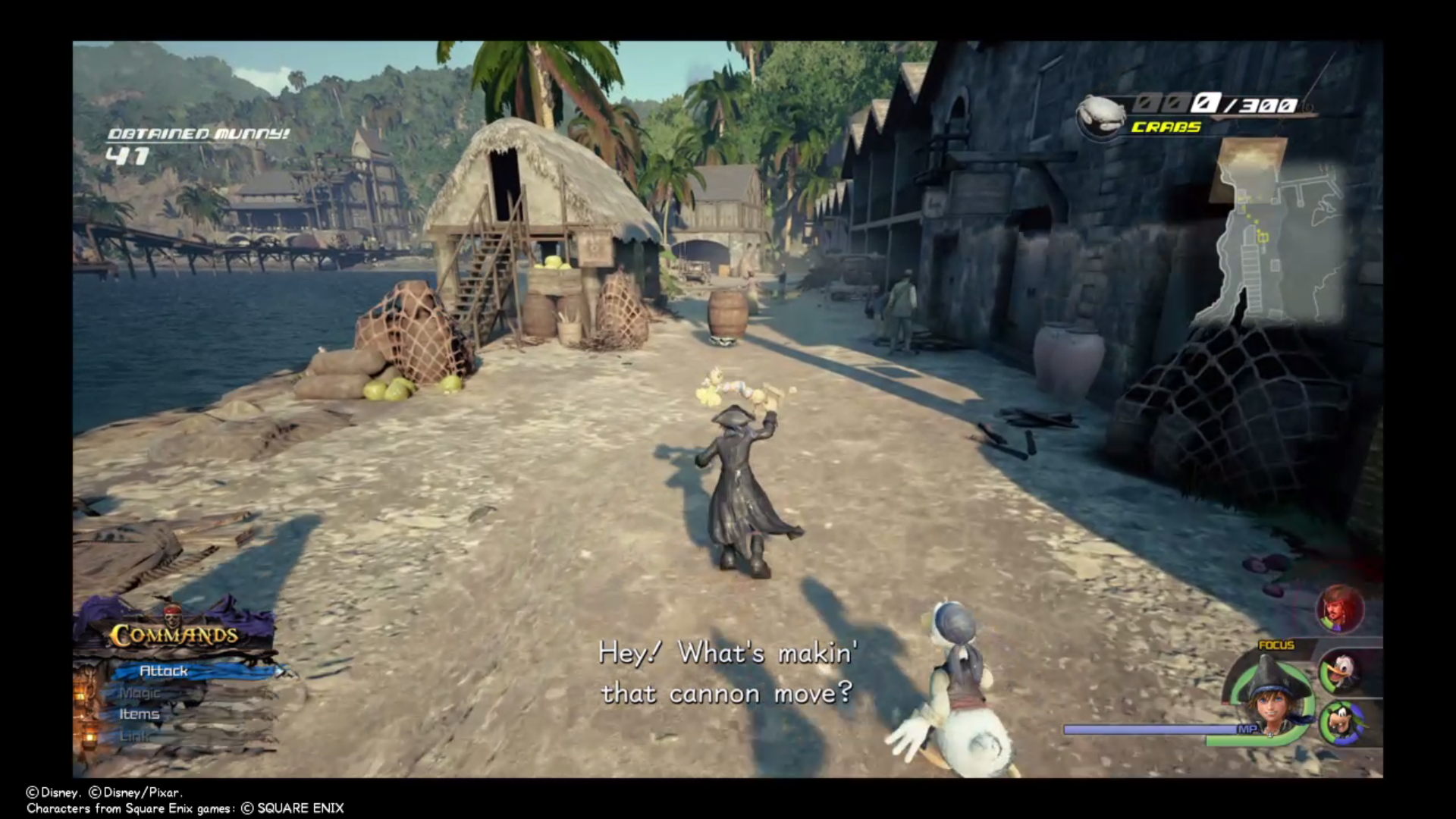
Task: Expand the Items command list
Action: tap(139, 714)
